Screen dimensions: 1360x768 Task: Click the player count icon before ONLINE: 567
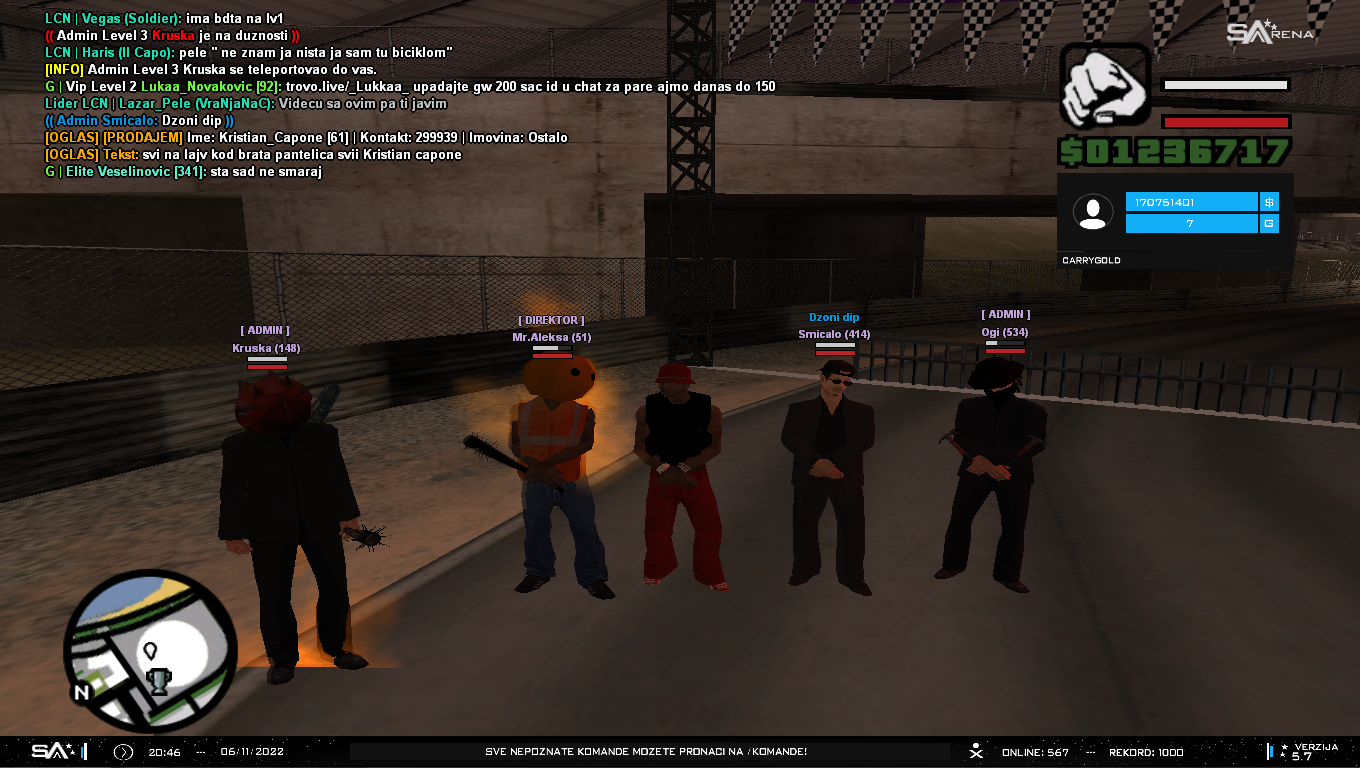pyautogui.click(x=975, y=751)
